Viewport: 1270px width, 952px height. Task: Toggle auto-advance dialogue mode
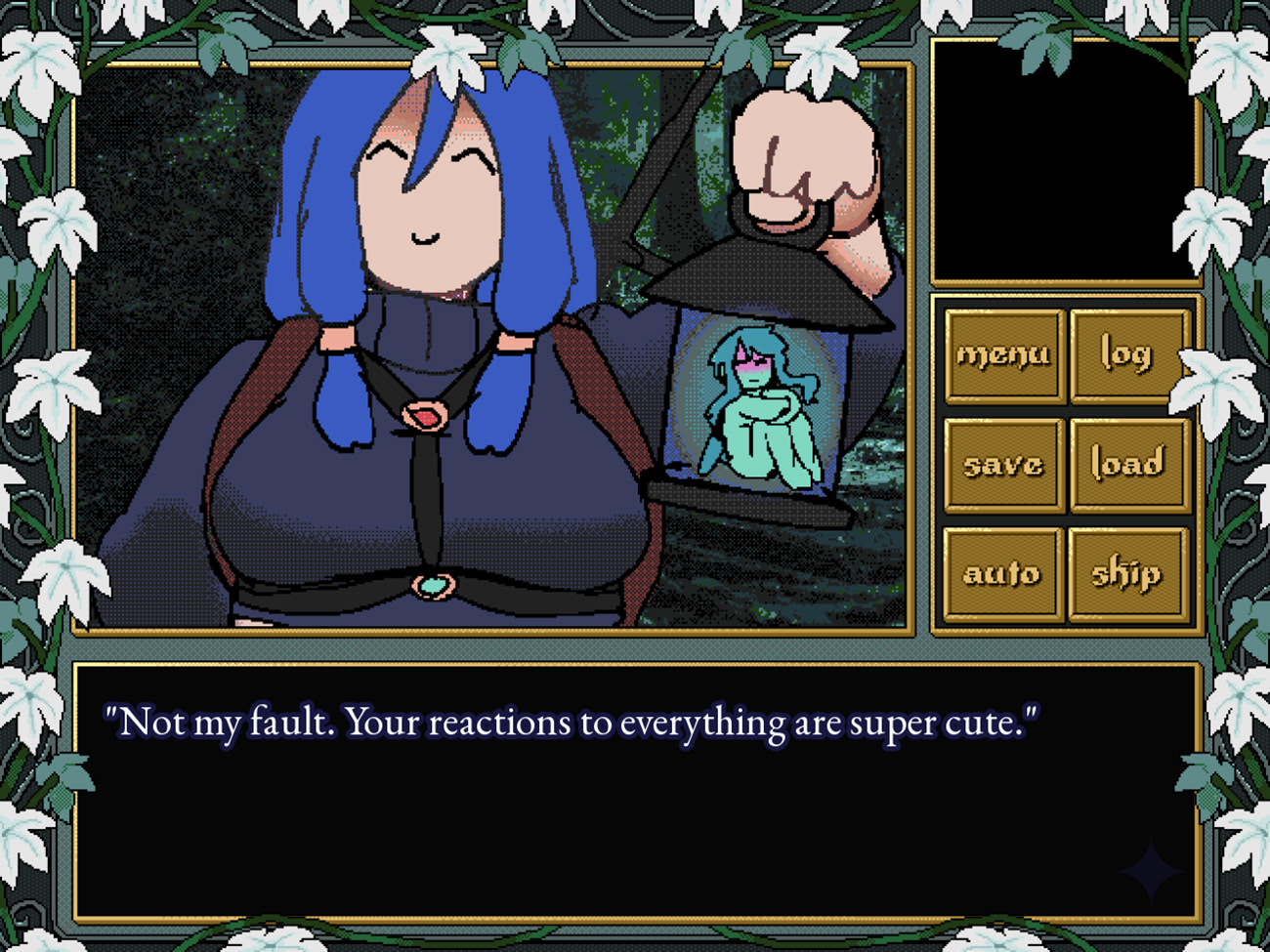pyautogui.click(x=1002, y=573)
